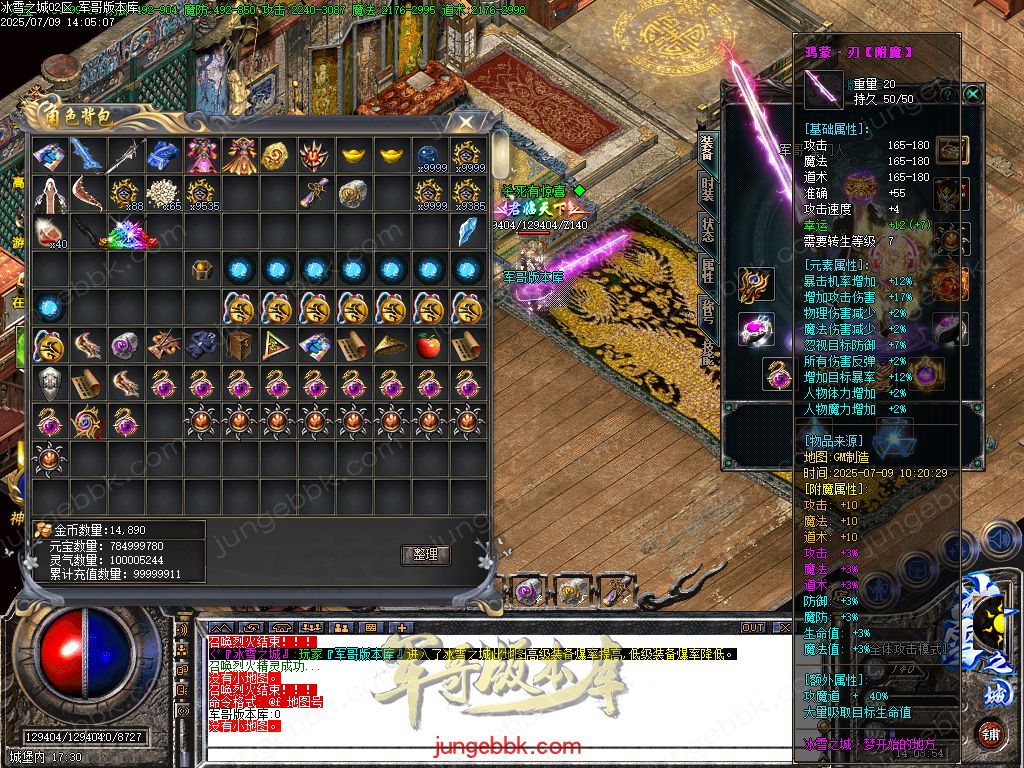The image size is (1024, 768).
Task: Select the equipped purple gem ring slot
Action: [756, 329]
